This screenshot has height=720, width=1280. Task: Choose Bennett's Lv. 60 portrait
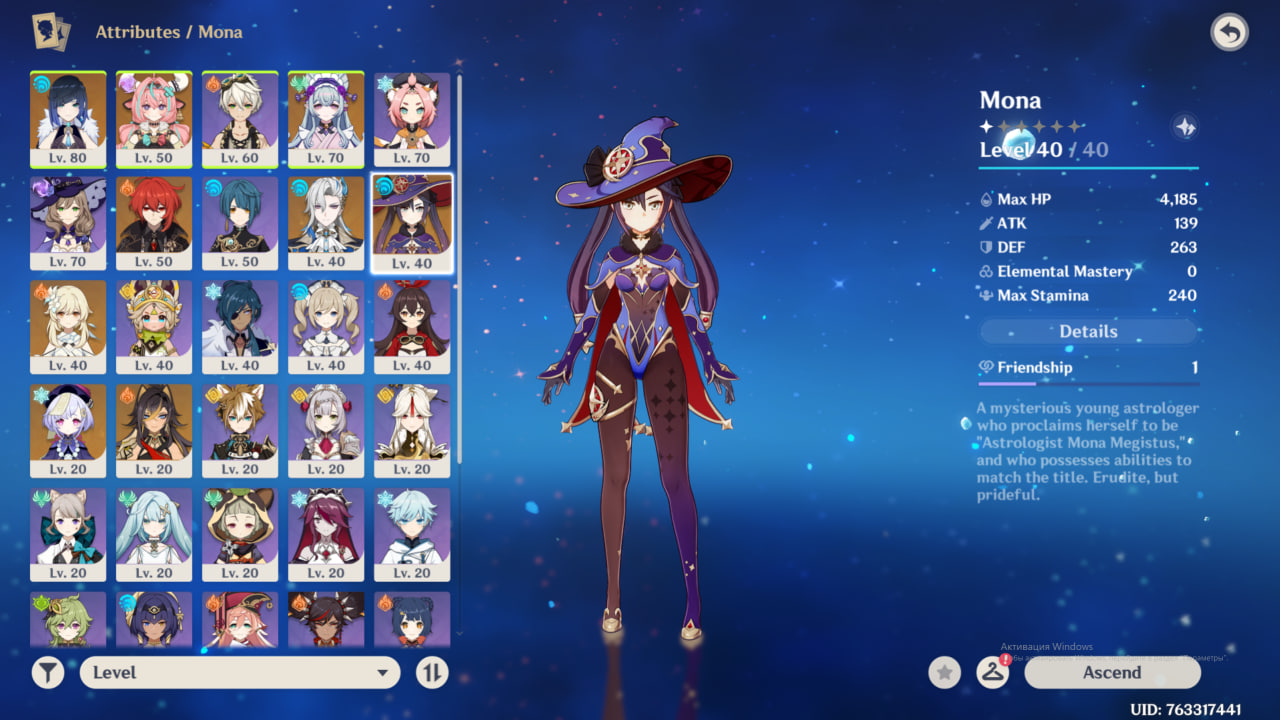pyautogui.click(x=240, y=119)
